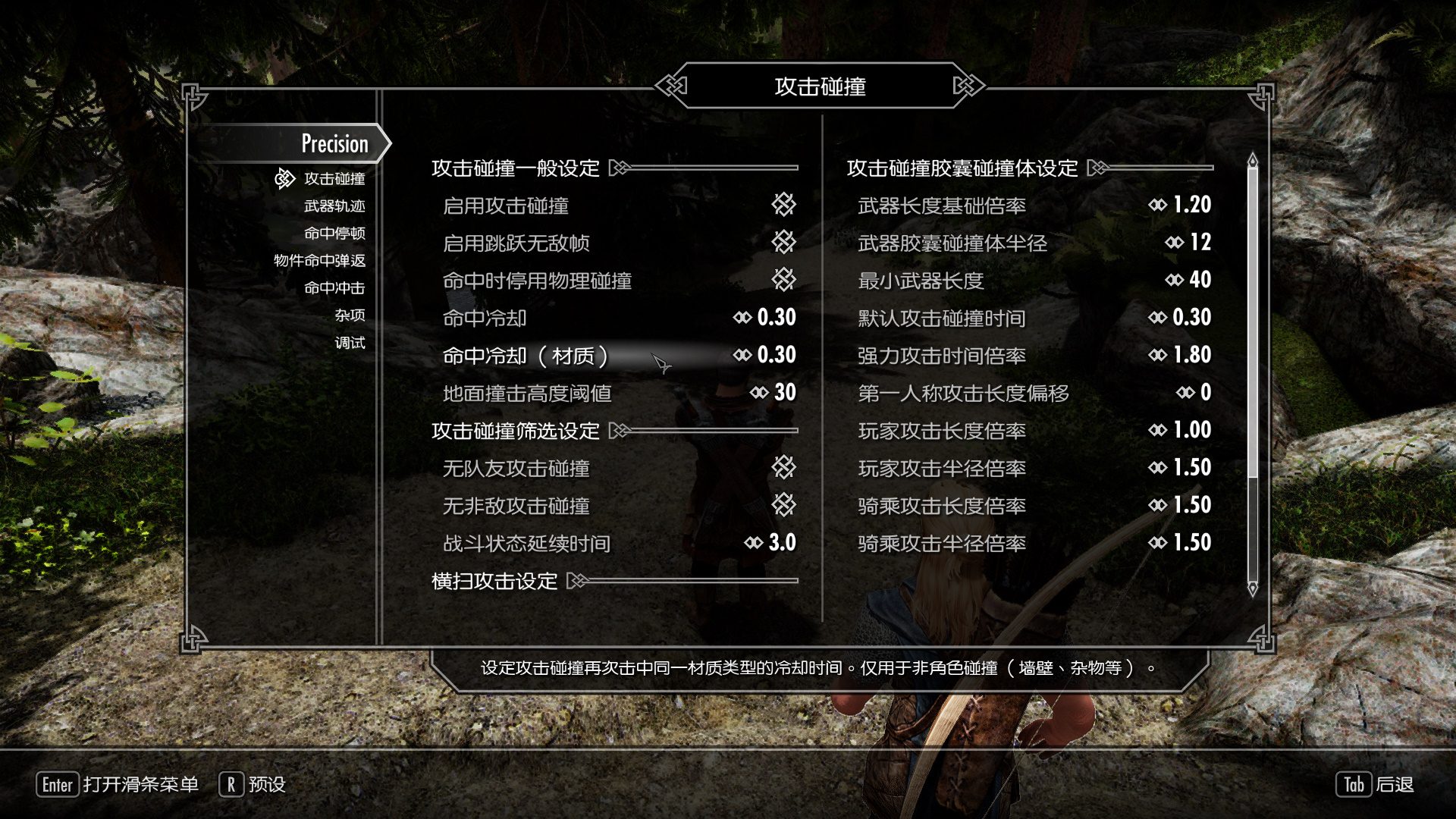Screen dimensions: 1456x819
Task: Go to the 杂项 page
Action: pyautogui.click(x=350, y=315)
